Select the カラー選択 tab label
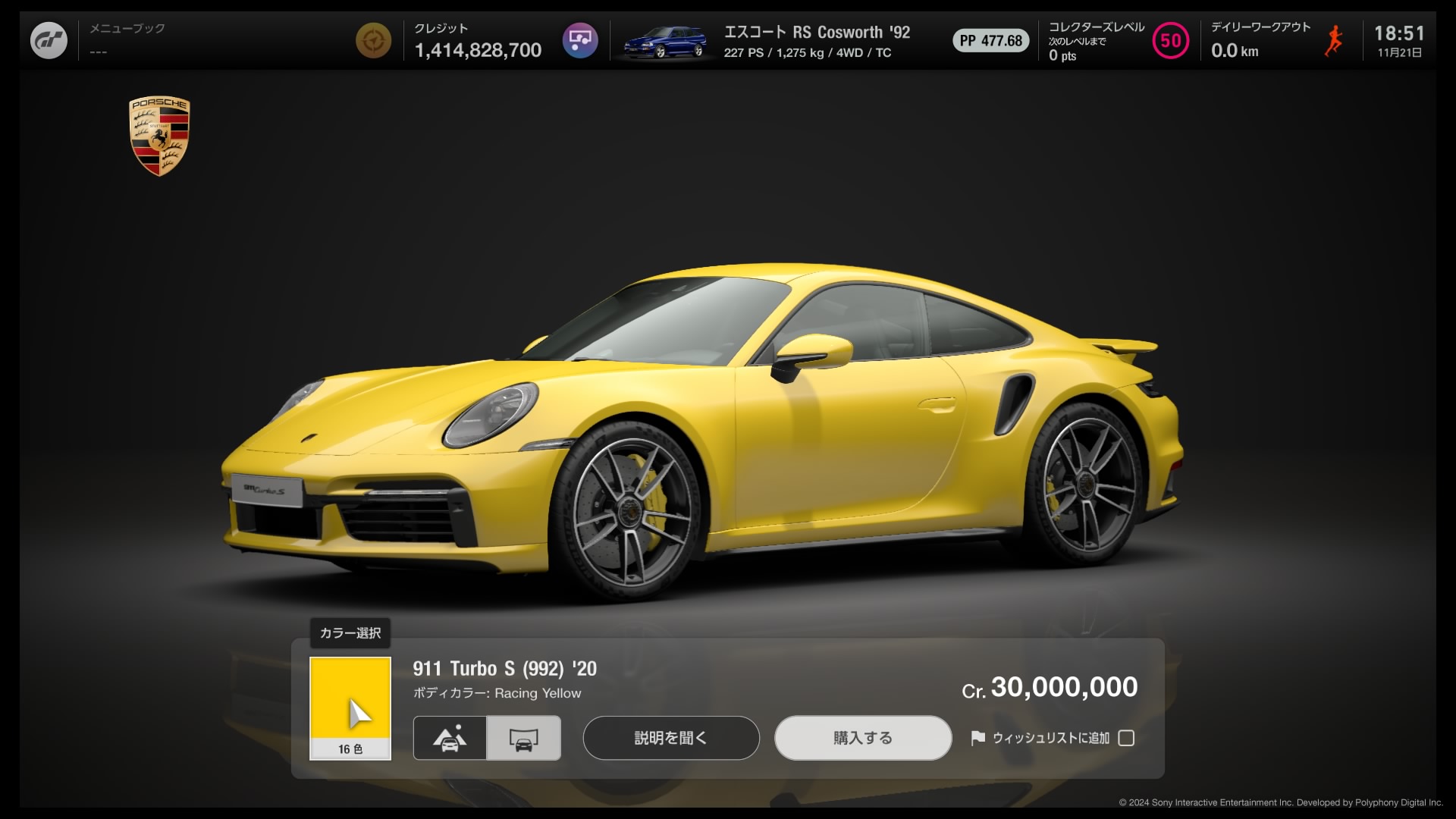 [350, 633]
